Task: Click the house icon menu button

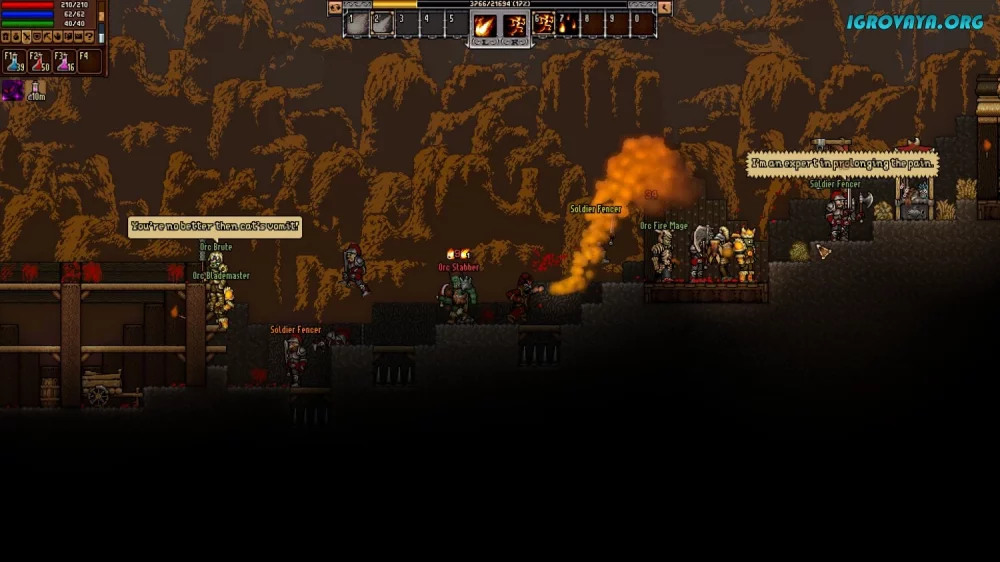Action: pos(5,37)
